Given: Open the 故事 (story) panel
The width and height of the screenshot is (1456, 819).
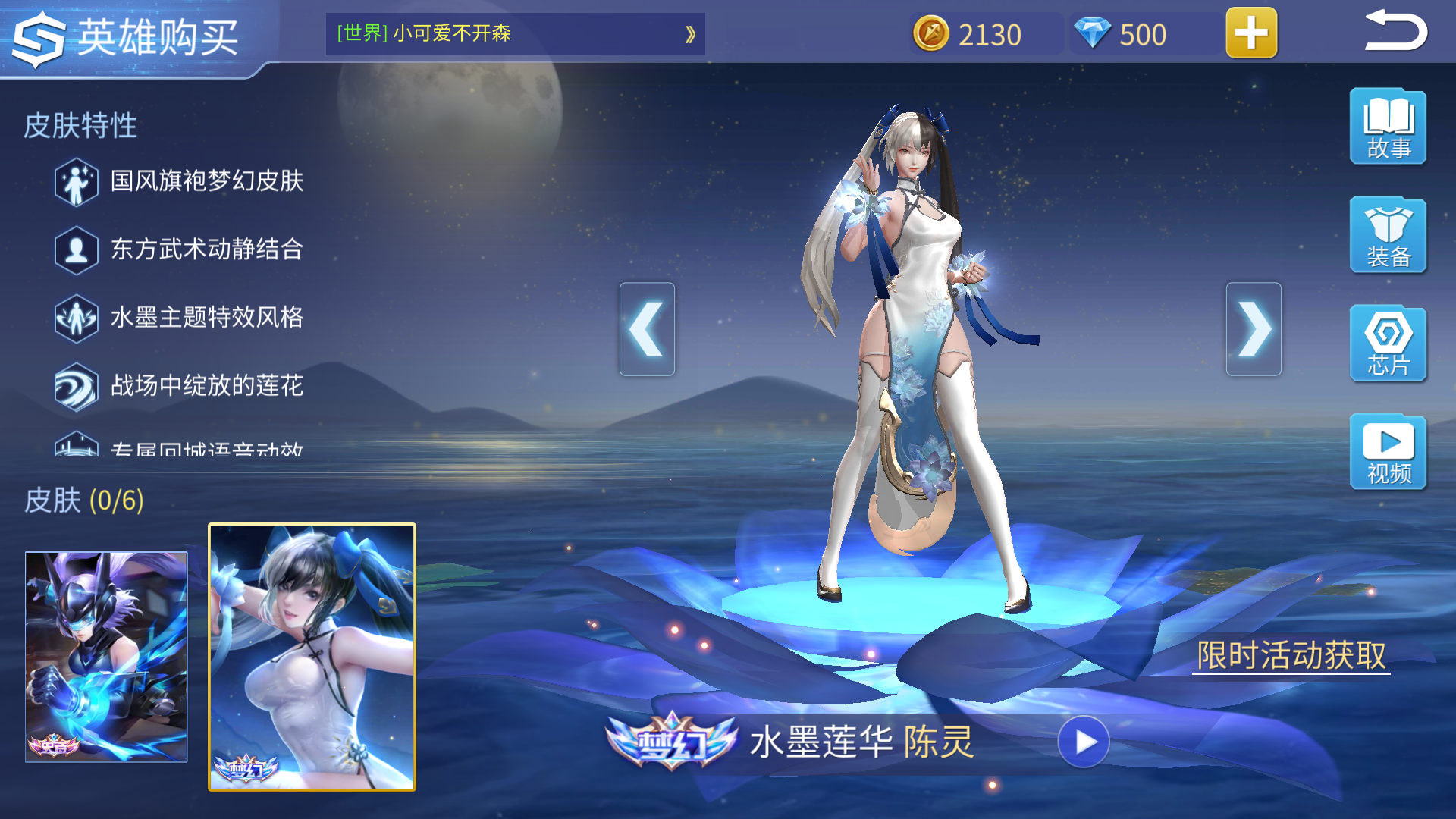Looking at the screenshot, I should (x=1388, y=127).
